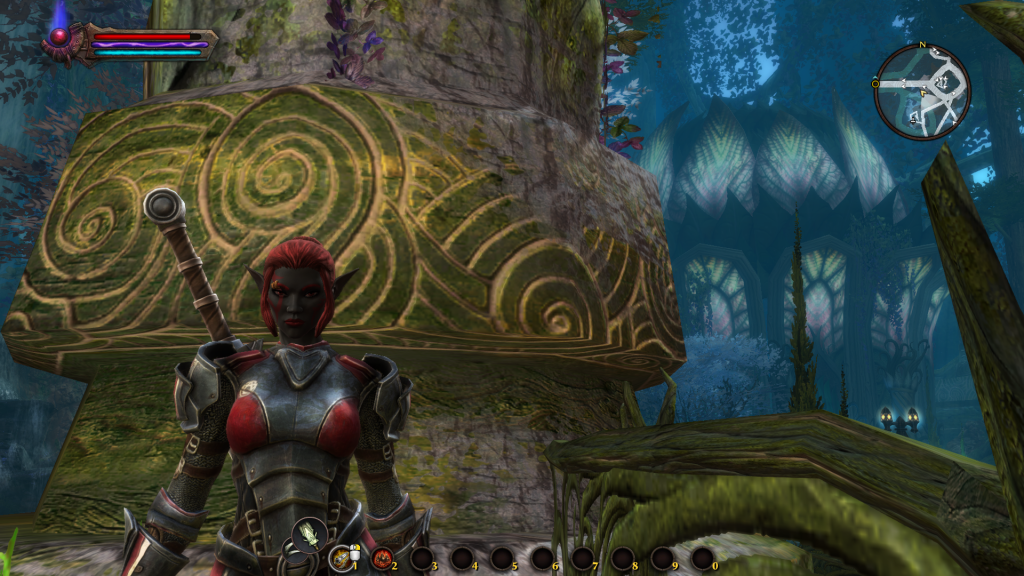Select empty hotbar slot 3
This screenshot has height=576, width=1024.
421,558
